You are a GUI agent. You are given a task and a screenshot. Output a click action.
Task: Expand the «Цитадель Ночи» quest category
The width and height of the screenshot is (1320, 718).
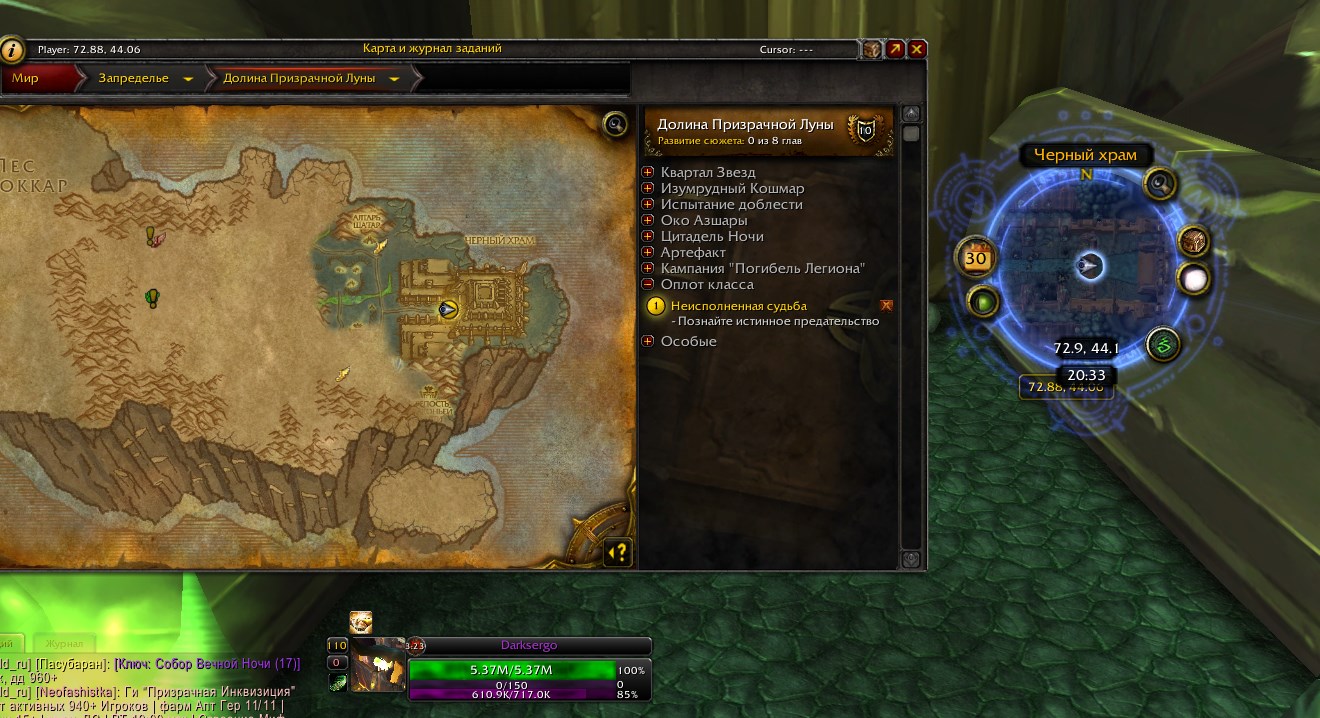648,237
